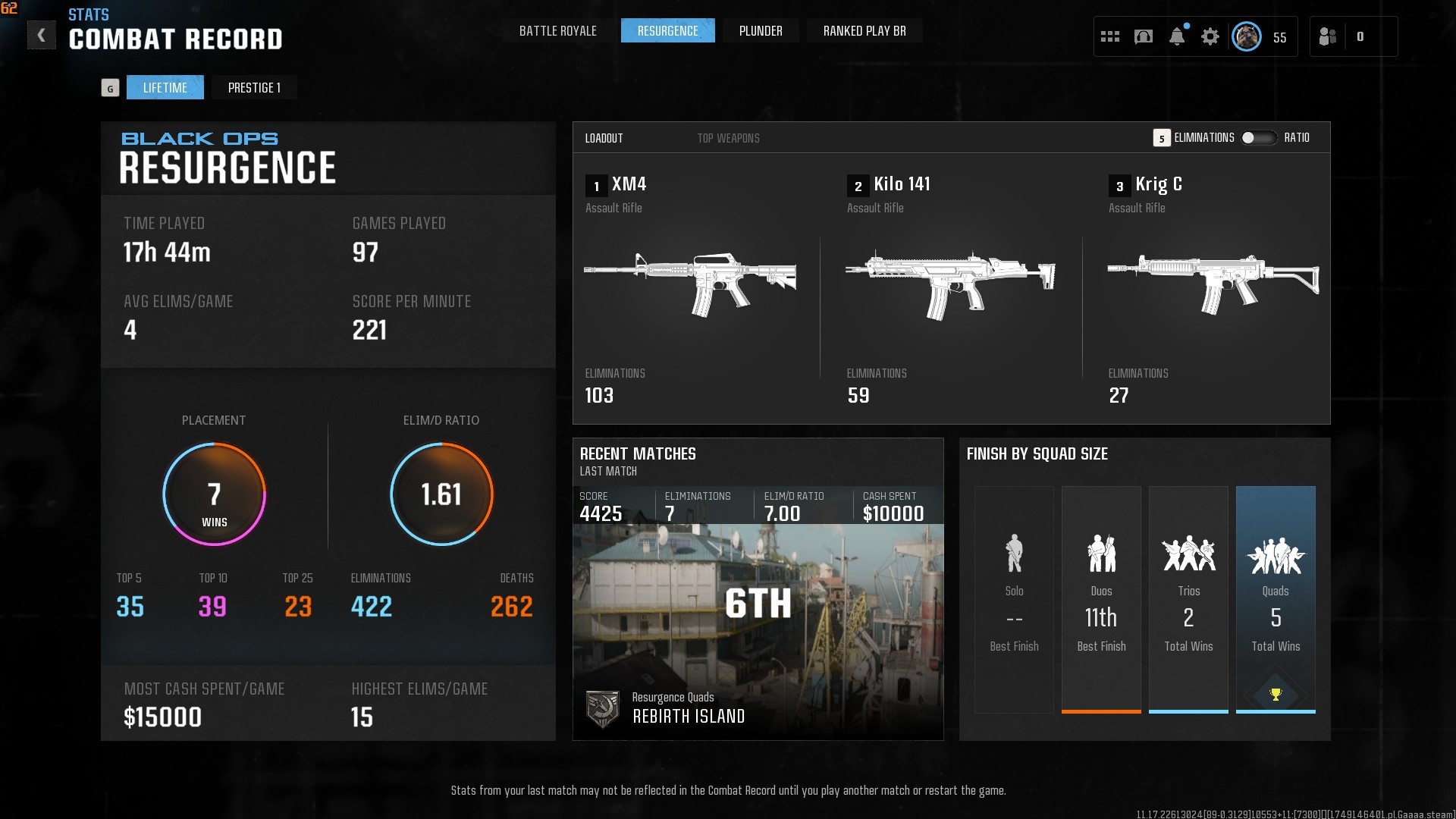Open the Loadout section

(604, 138)
